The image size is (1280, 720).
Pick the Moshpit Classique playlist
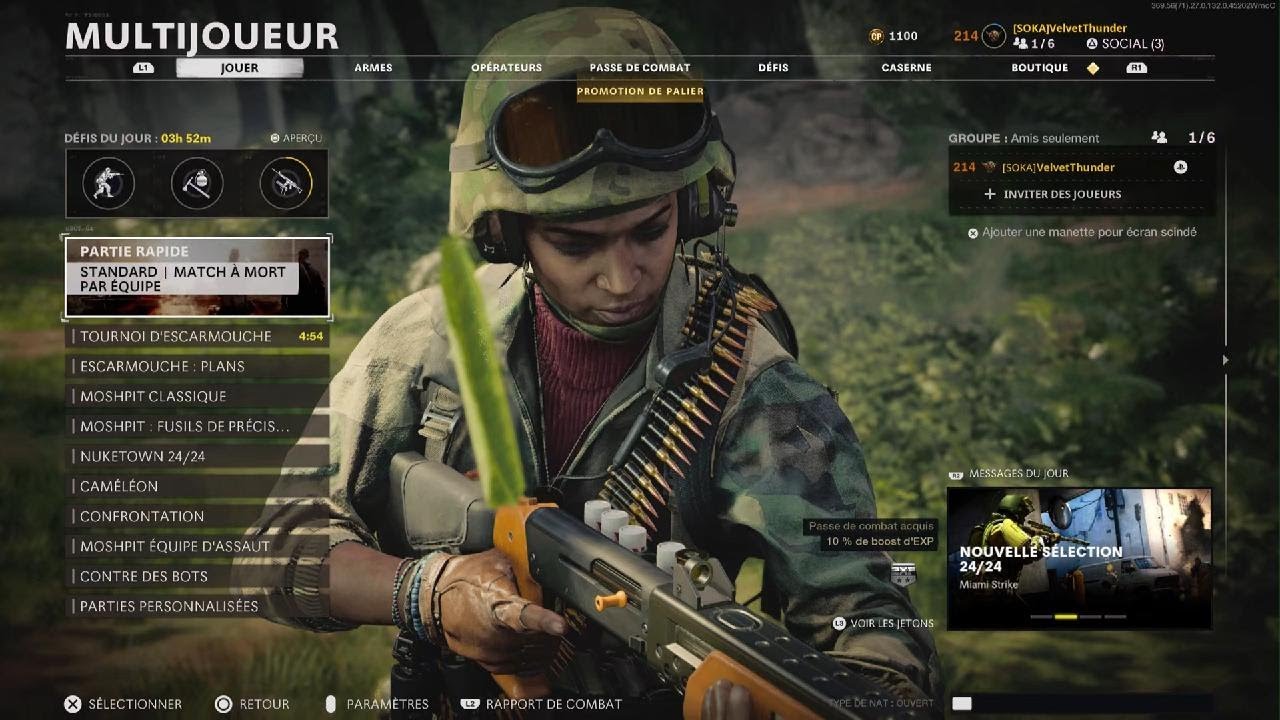click(x=197, y=396)
